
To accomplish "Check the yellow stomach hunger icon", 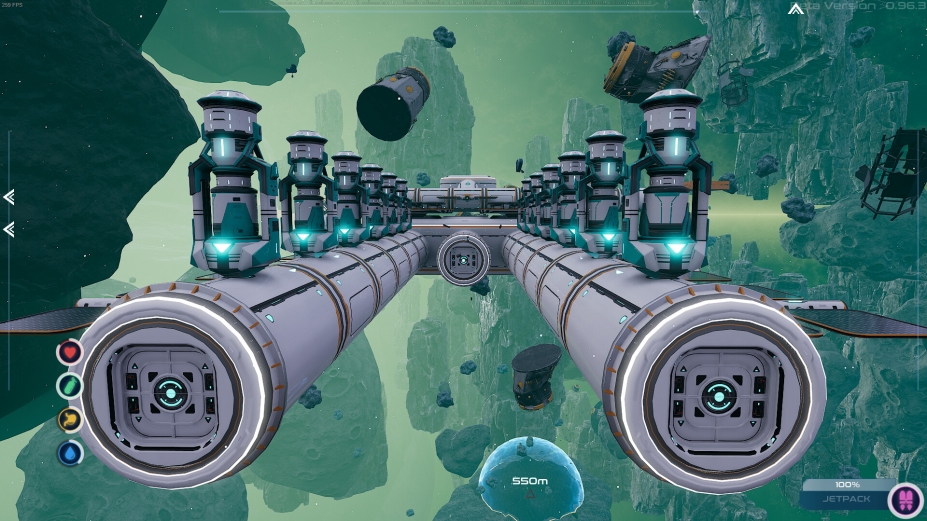I will click(x=69, y=419).
